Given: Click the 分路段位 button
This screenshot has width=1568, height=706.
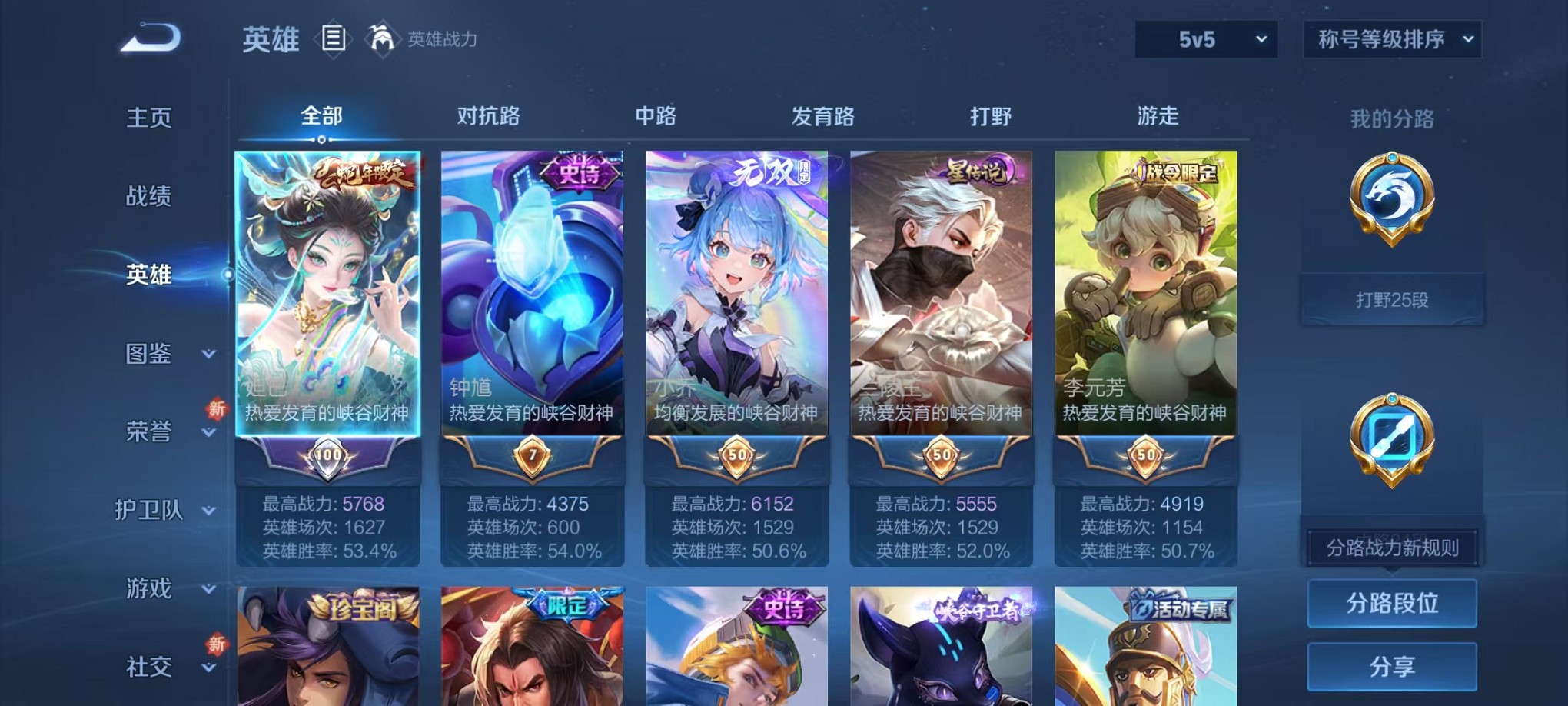Looking at the screenshot, I should [1392, 603].
